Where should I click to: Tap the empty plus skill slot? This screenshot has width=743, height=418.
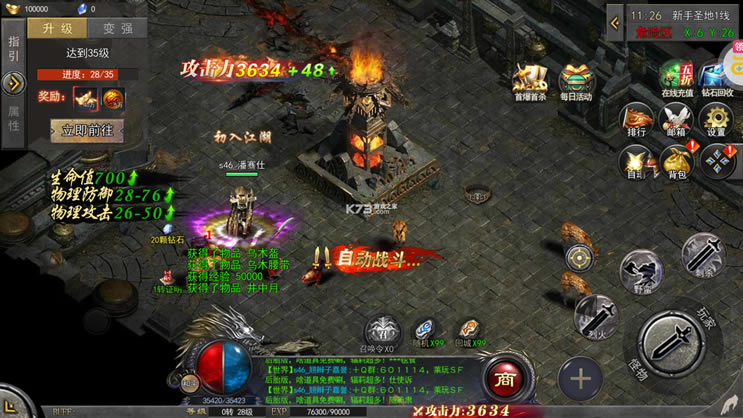[580, 380]
